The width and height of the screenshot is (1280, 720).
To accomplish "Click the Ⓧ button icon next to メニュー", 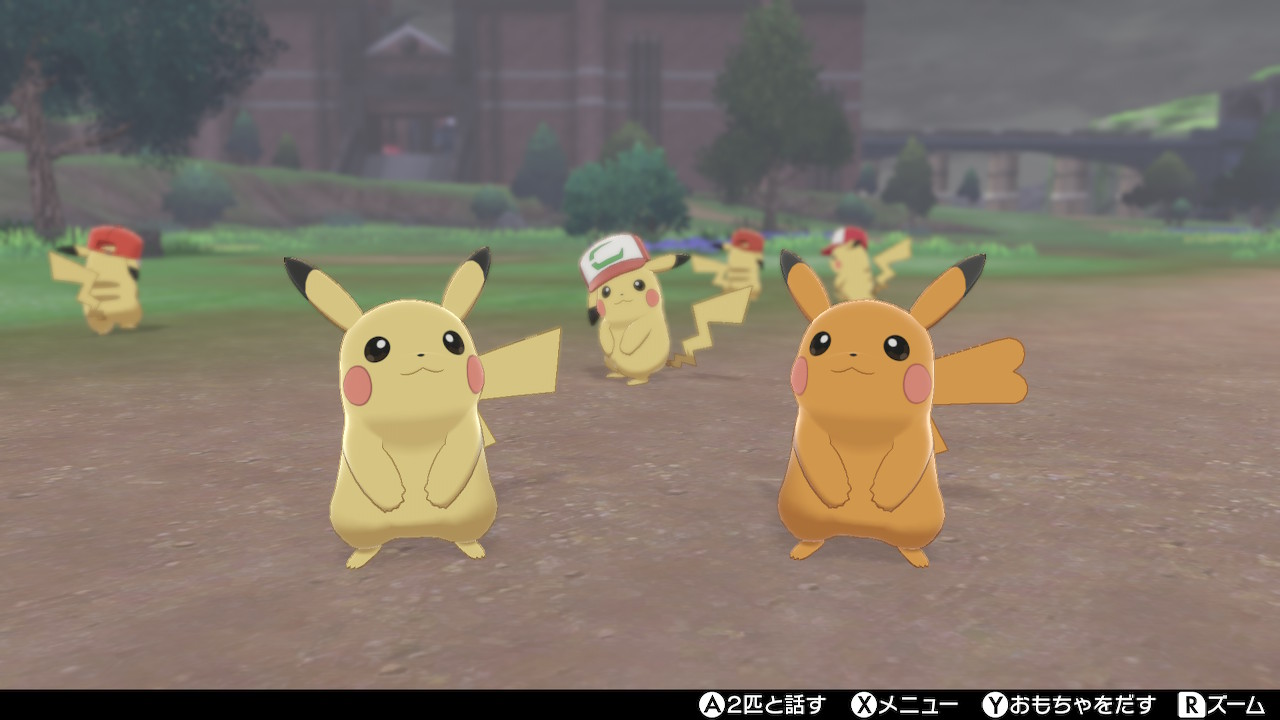I will 865,705.
